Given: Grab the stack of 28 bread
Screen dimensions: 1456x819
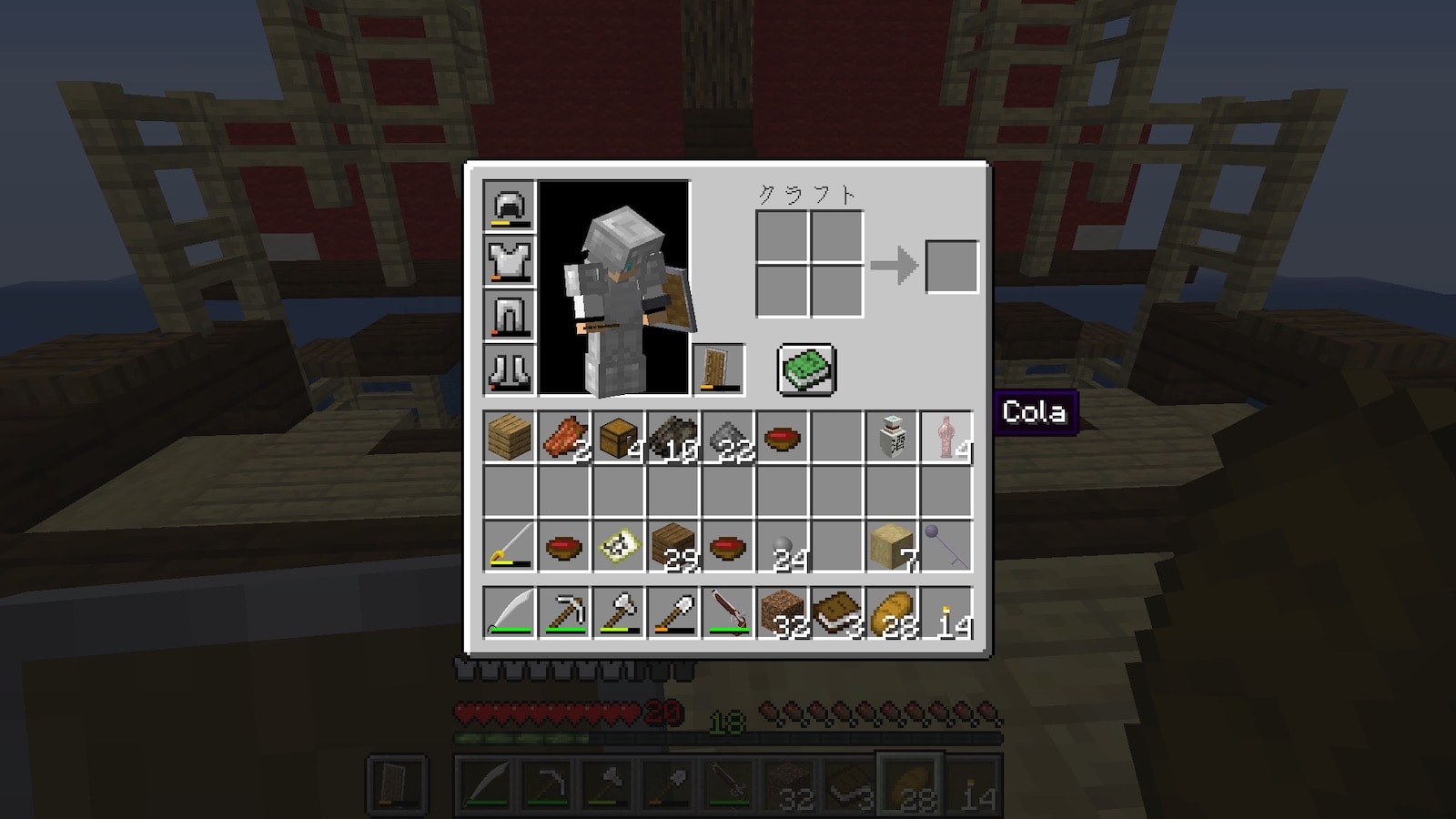Looking at the screenshot, I should click(x=892, y=612).
